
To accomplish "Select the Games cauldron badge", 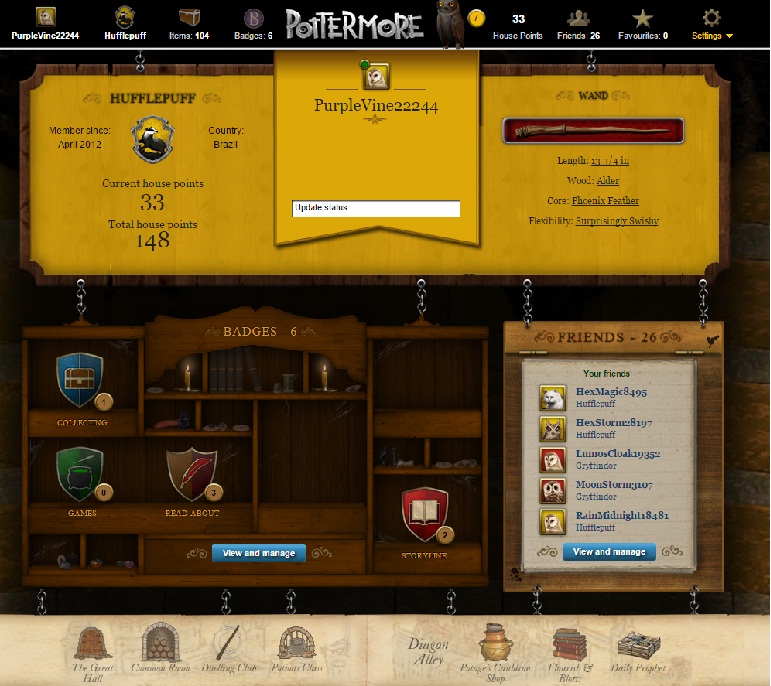I will [81, 473].
